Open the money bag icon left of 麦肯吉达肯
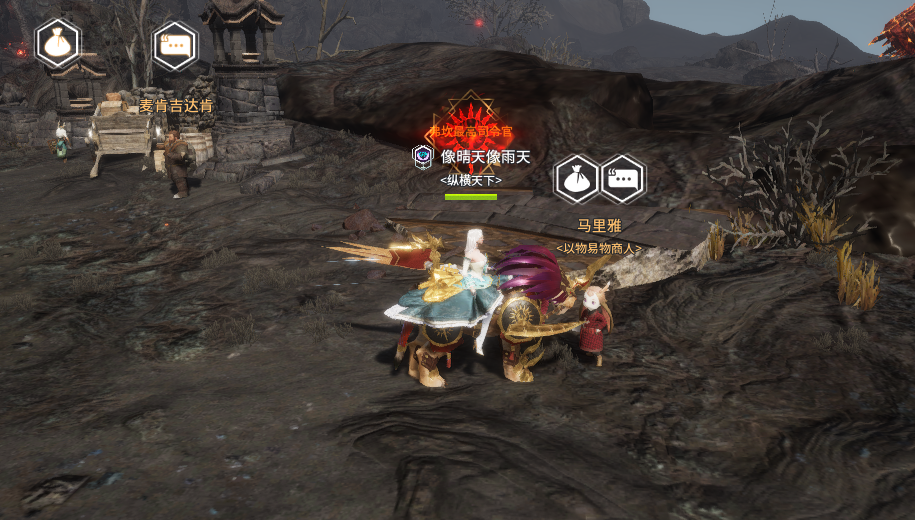 (58, 43)
